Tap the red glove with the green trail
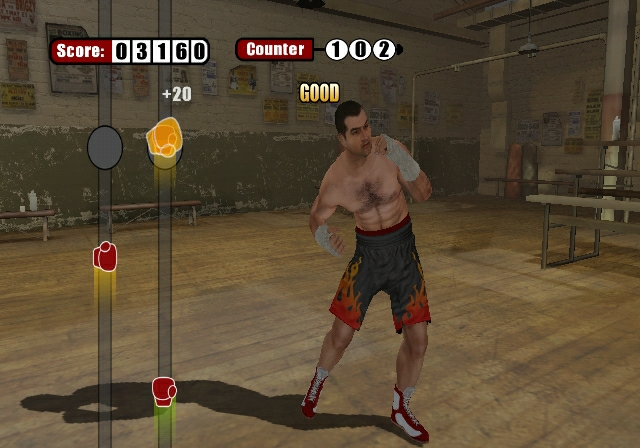This screenshot has width=640, height=448. (x=164, y=389)
